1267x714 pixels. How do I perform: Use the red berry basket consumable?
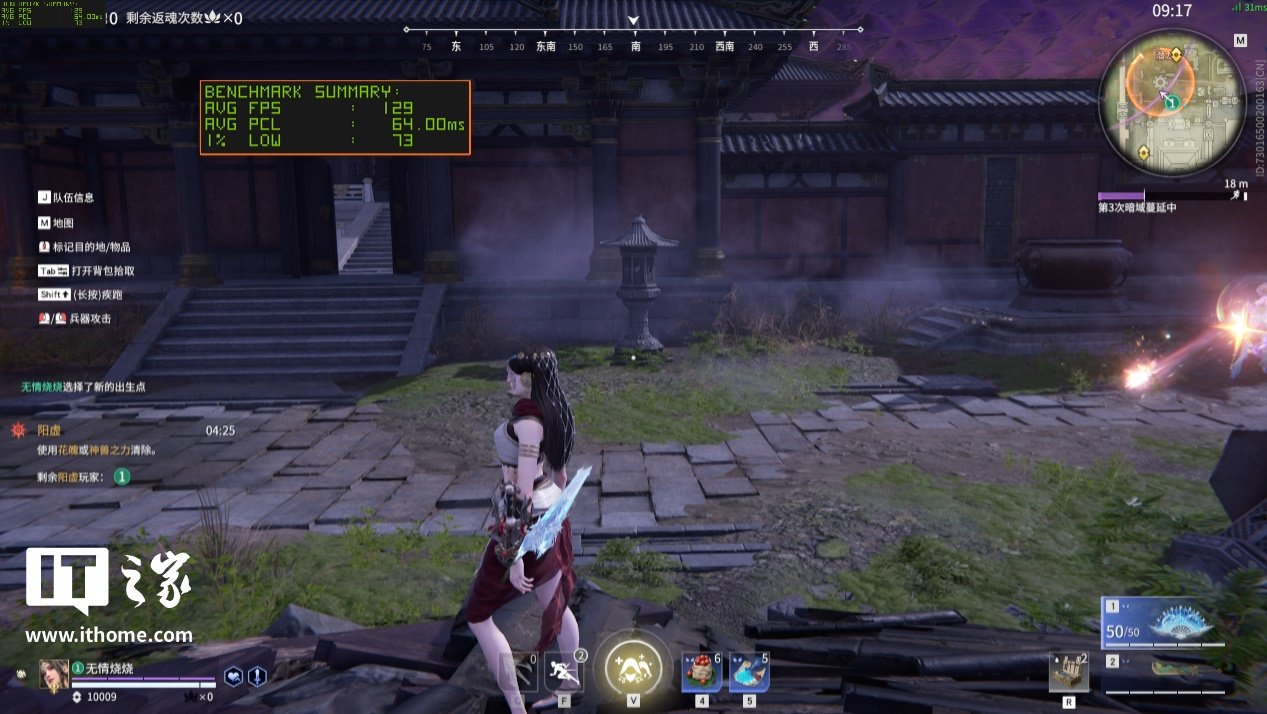pyautogui.click(x=702, y=671)
